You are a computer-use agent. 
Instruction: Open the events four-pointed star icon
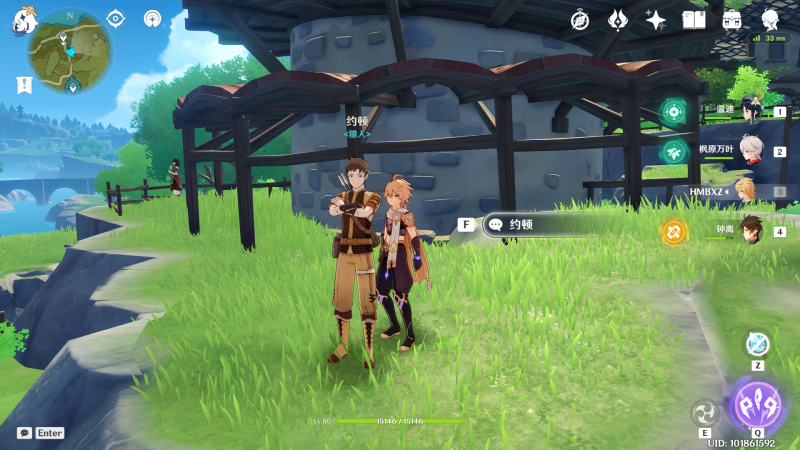tap(656, 20)
